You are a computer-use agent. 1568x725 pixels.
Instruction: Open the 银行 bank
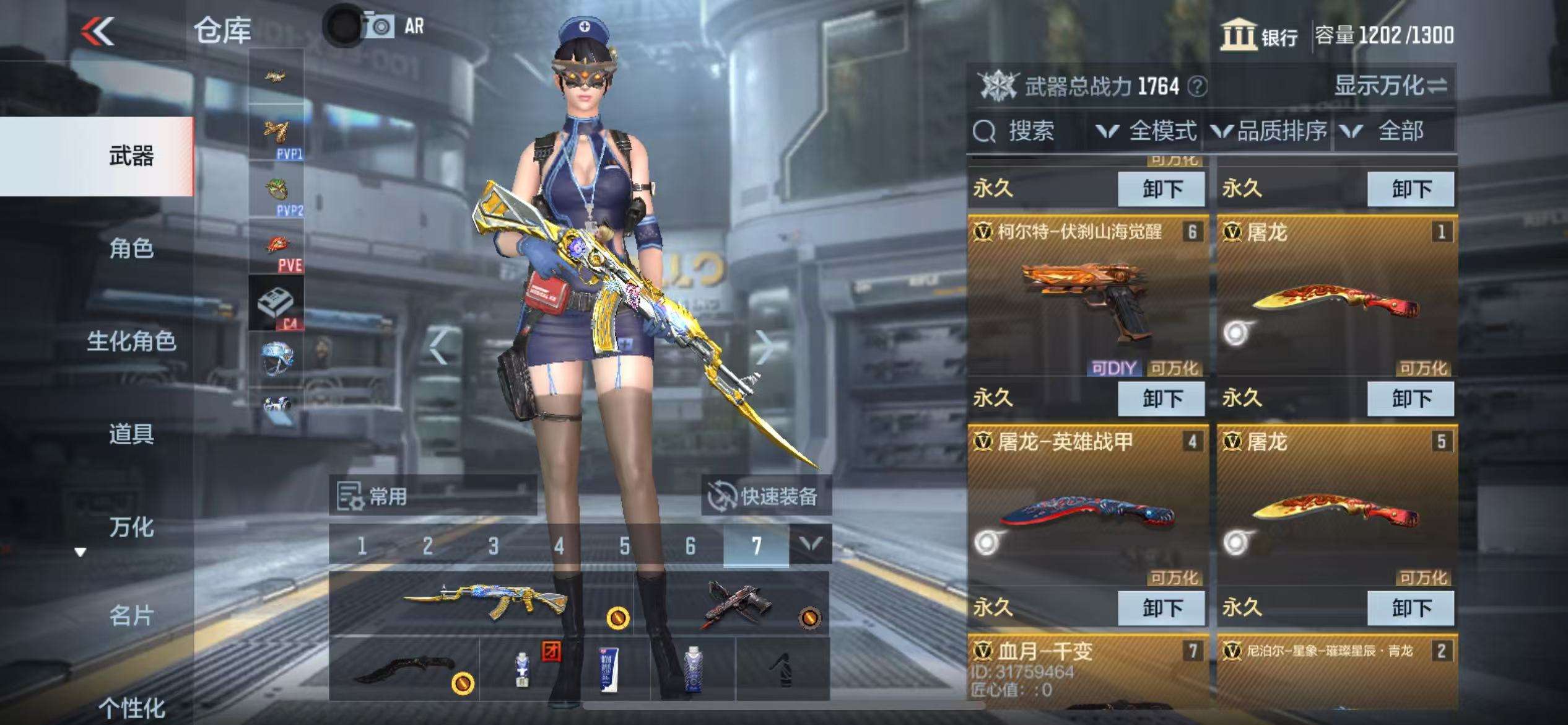pos(1260,35)
